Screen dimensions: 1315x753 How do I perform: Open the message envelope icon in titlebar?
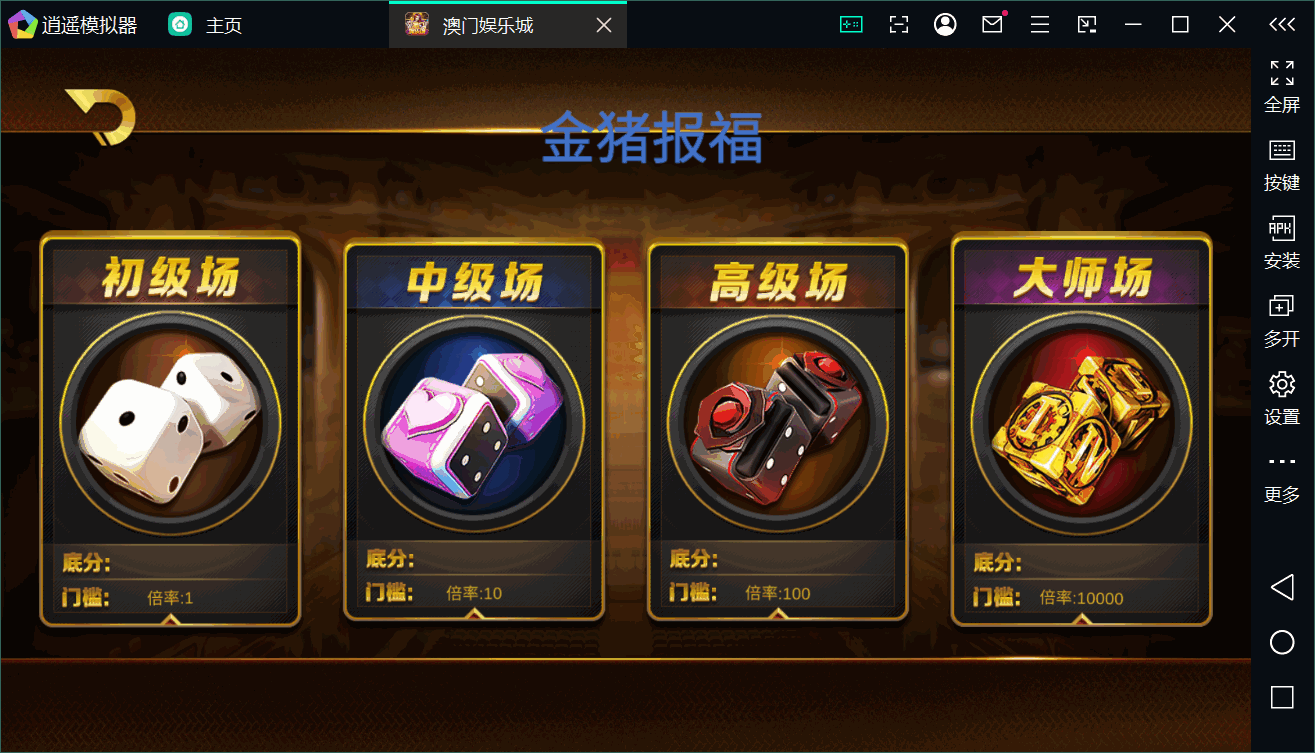(992, 24)
